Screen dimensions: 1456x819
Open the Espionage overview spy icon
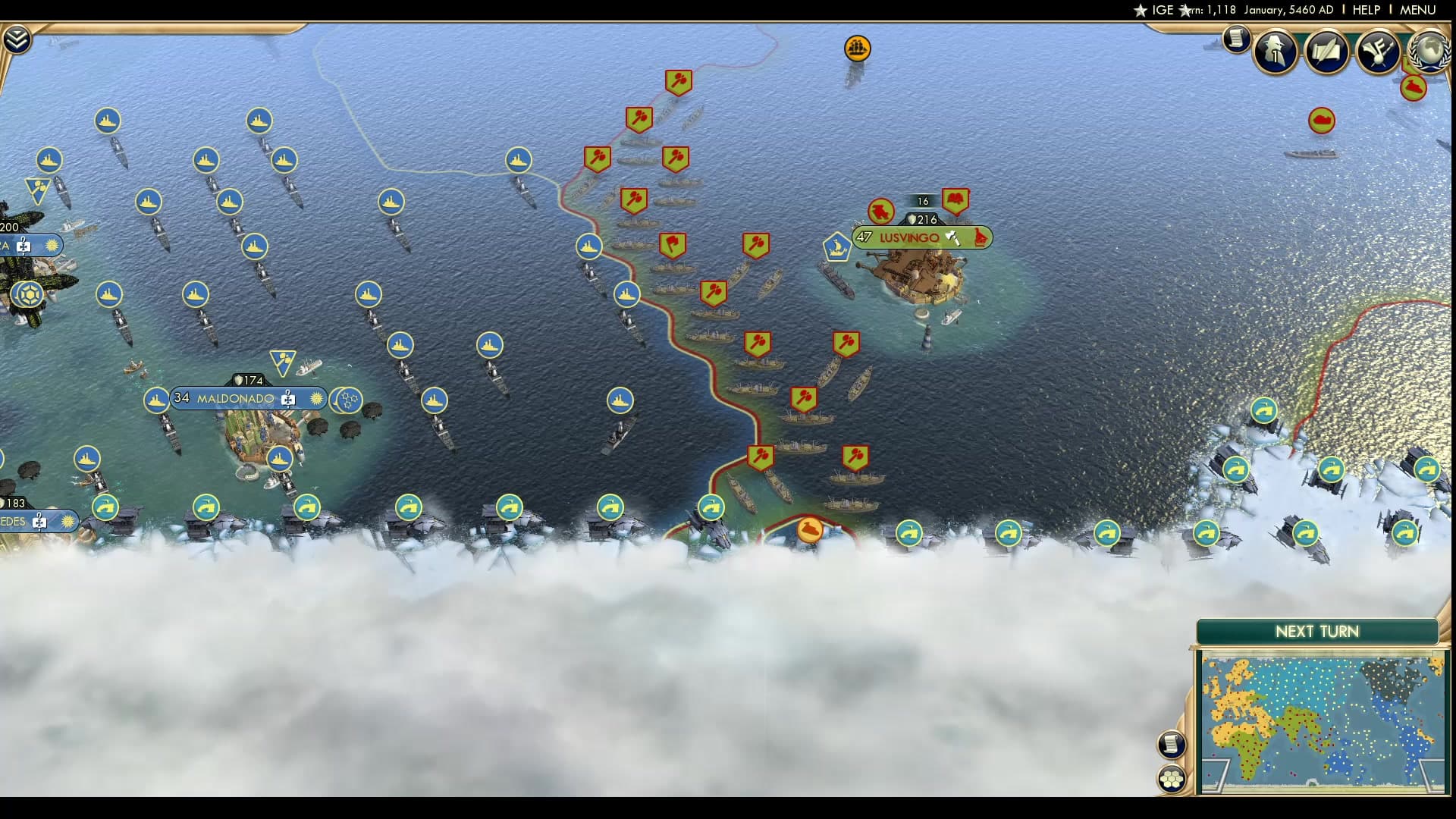pyautogui.click(x=1275, y=51)
